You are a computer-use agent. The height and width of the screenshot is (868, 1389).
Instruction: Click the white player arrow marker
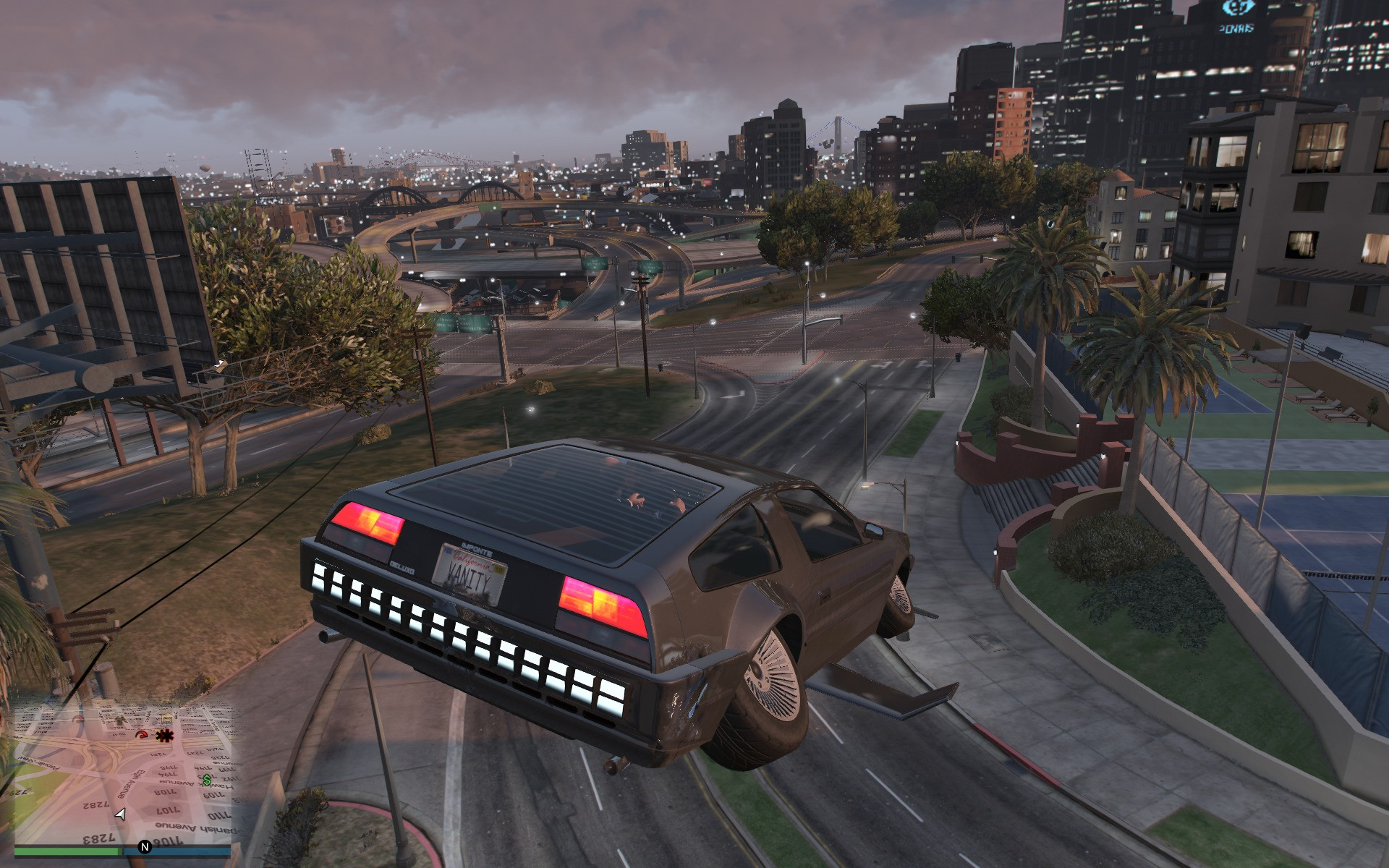[121, 814]
